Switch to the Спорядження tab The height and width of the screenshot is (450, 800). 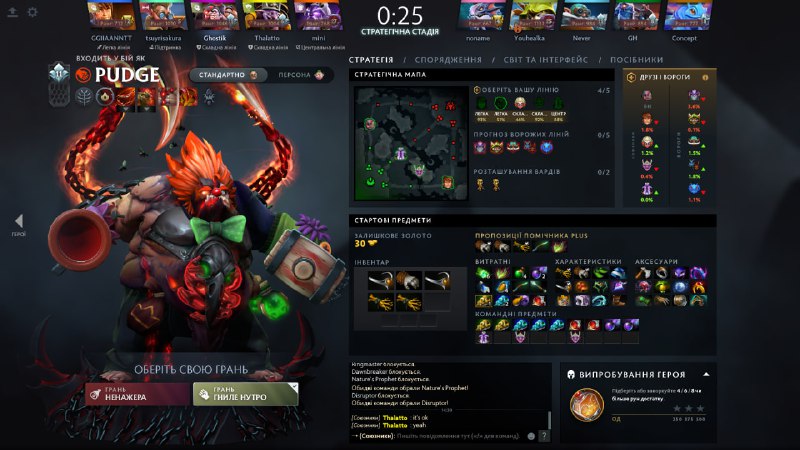pyautogui.click(x=447, y=60)
